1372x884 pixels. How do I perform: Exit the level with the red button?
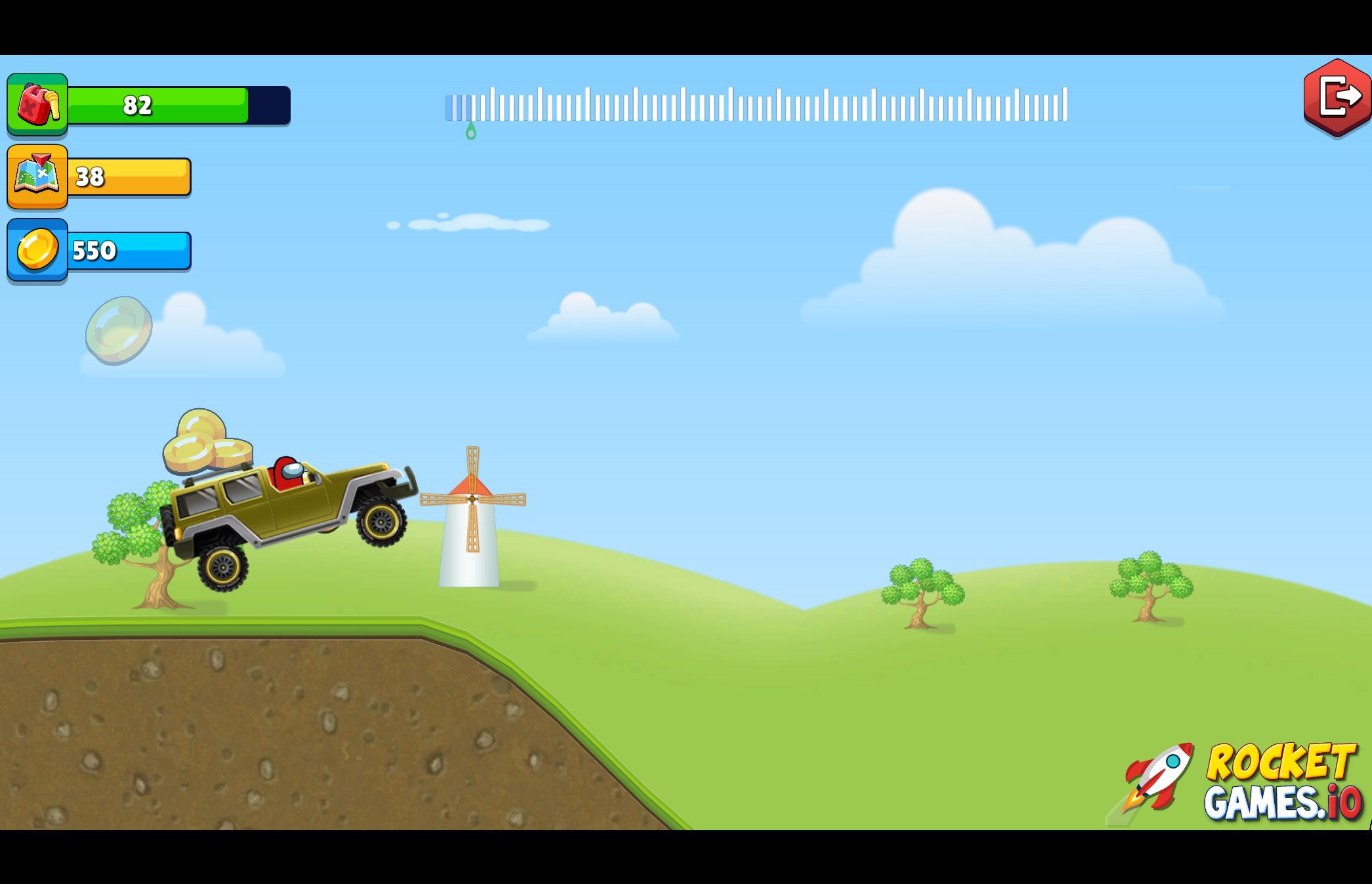coord(1337,97)
